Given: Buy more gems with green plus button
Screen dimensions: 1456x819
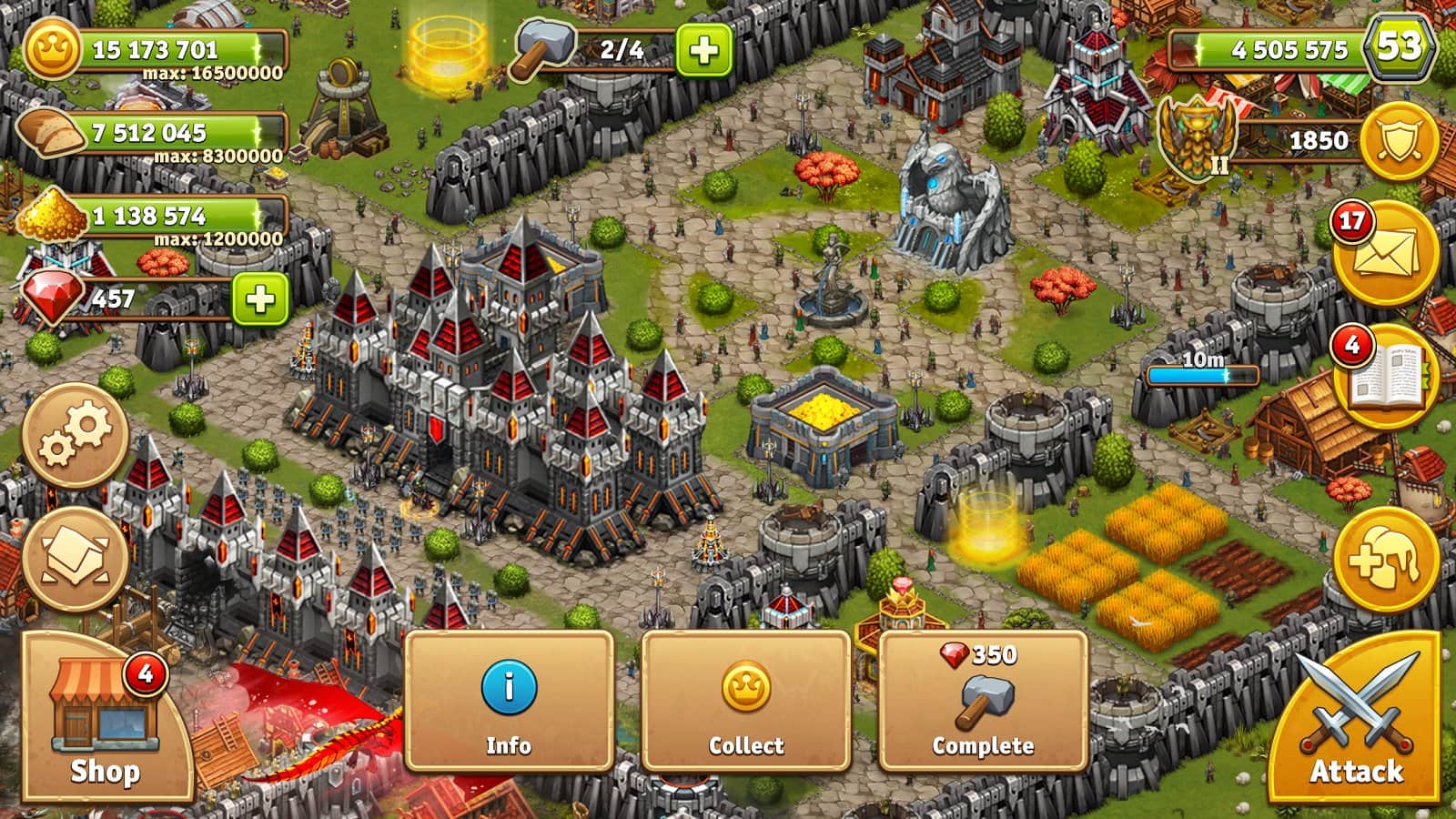Looking at the screenshot, I should coord(260,298).
